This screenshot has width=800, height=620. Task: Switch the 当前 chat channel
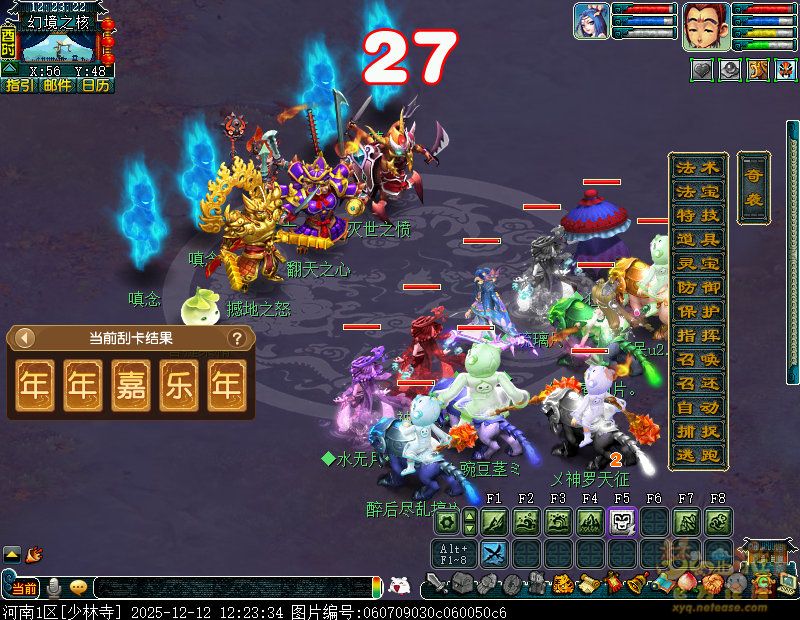pyautogui.click(x=24, y=588)
